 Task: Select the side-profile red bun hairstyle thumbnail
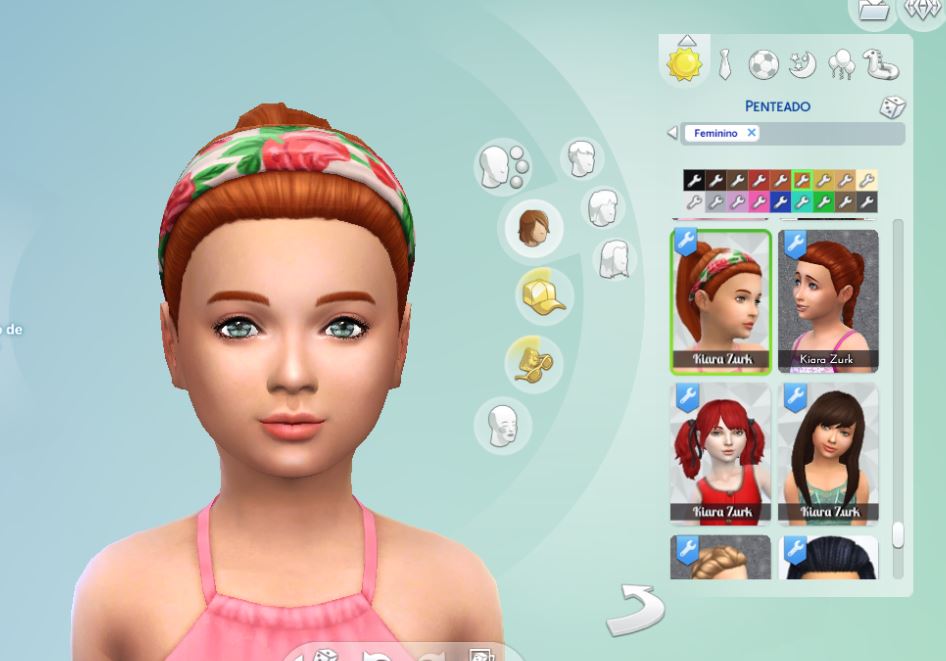click(x=828, y=301)
